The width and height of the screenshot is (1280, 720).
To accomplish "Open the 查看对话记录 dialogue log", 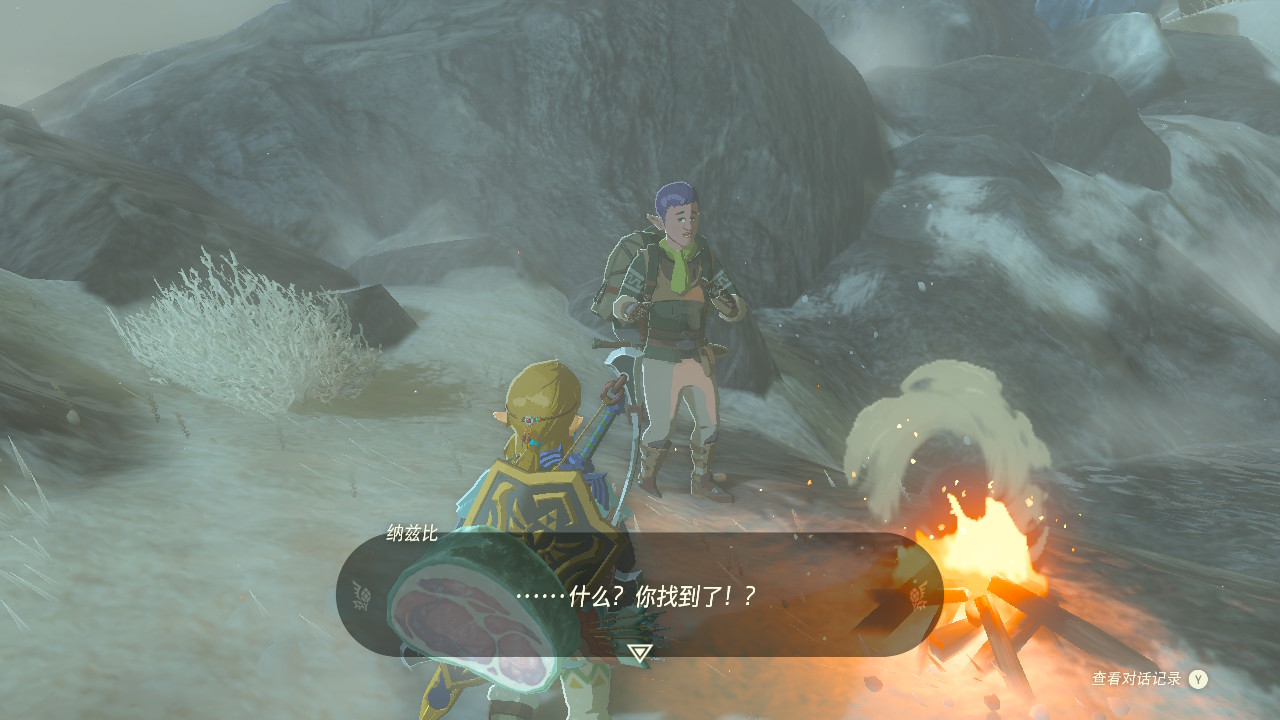I will pos(1149,679).
